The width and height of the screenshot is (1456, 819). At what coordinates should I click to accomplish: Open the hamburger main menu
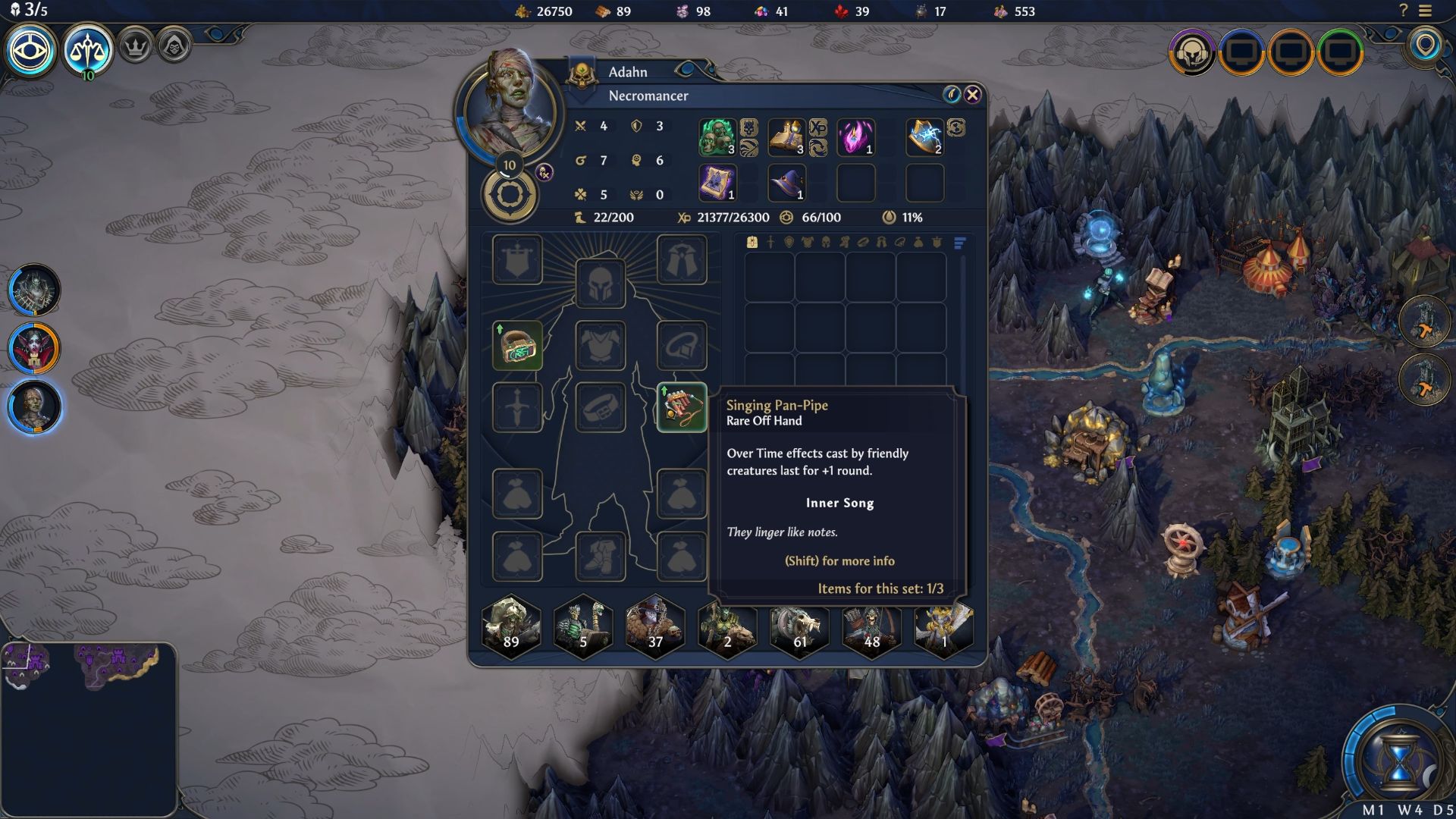(x=1425, y=11)
